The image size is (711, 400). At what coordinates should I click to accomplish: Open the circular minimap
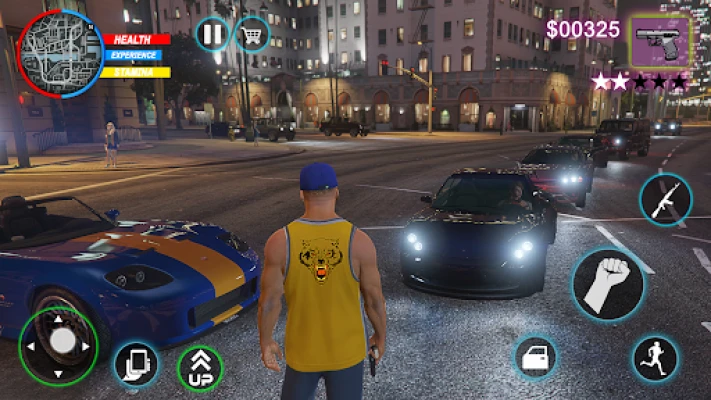(59, 53)
